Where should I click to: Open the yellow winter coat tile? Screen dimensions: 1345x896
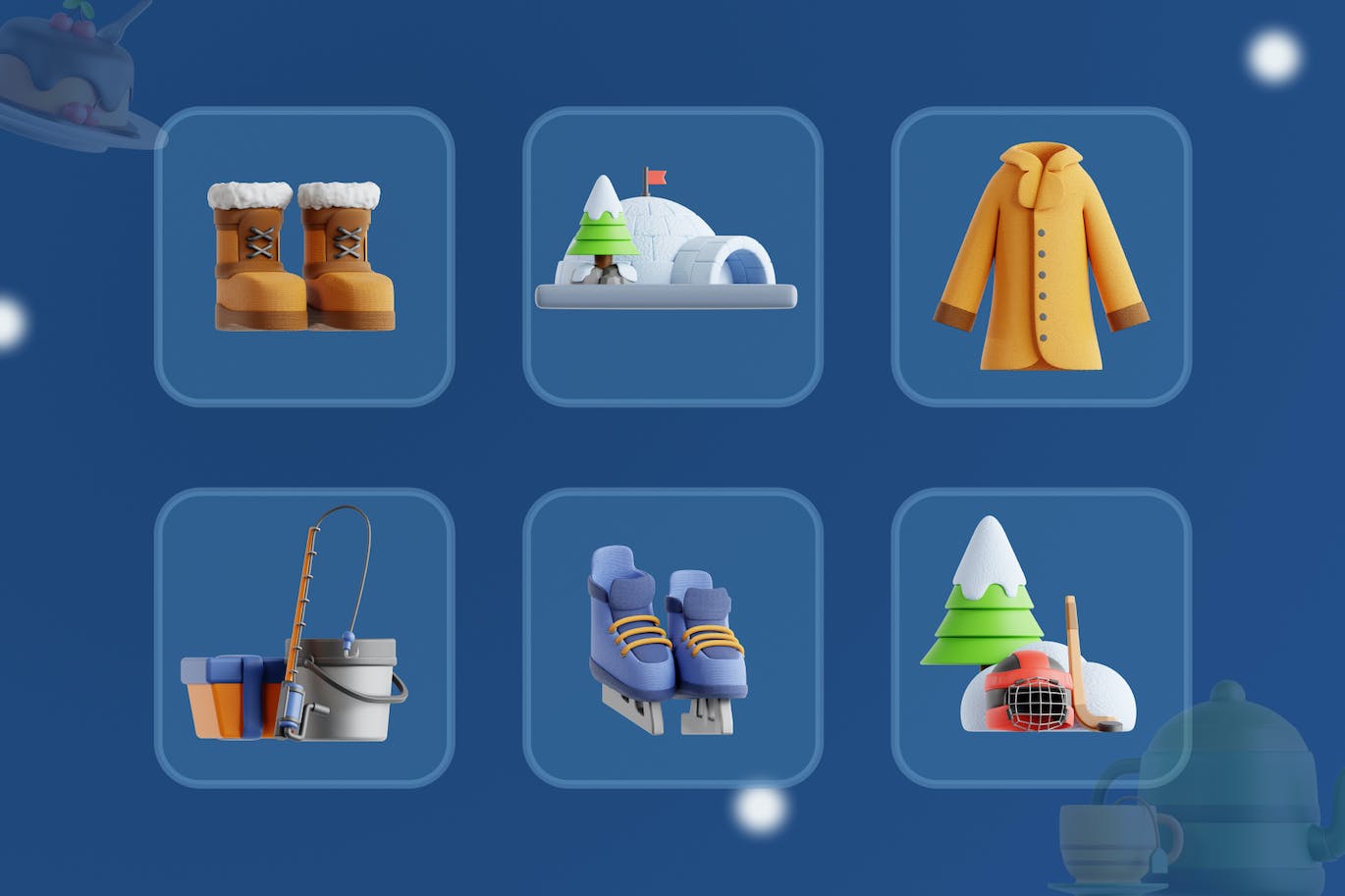coord(1041,256)
